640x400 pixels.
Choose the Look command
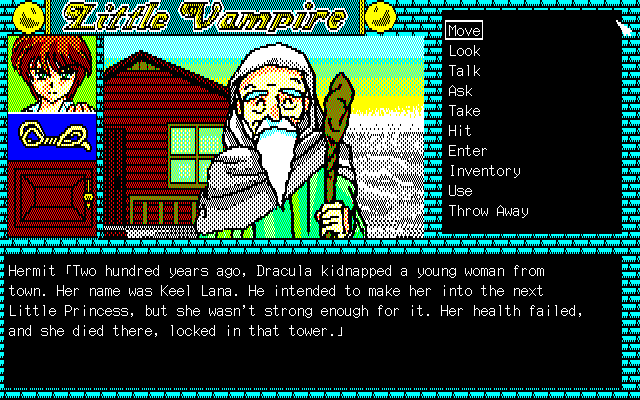click(464, 51)
